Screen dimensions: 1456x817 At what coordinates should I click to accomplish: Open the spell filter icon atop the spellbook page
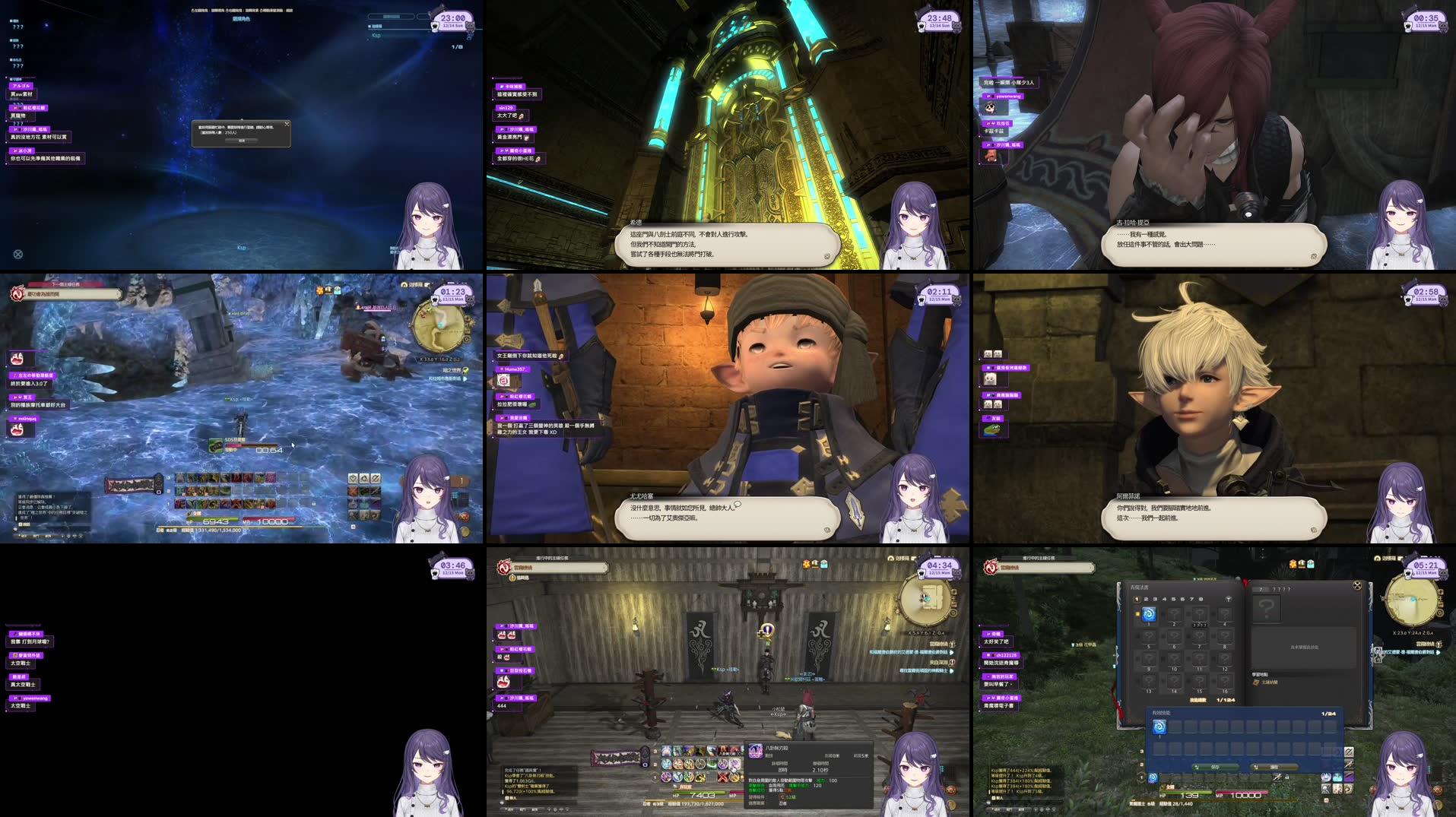pyautogui.click(x=1228, y=599)
